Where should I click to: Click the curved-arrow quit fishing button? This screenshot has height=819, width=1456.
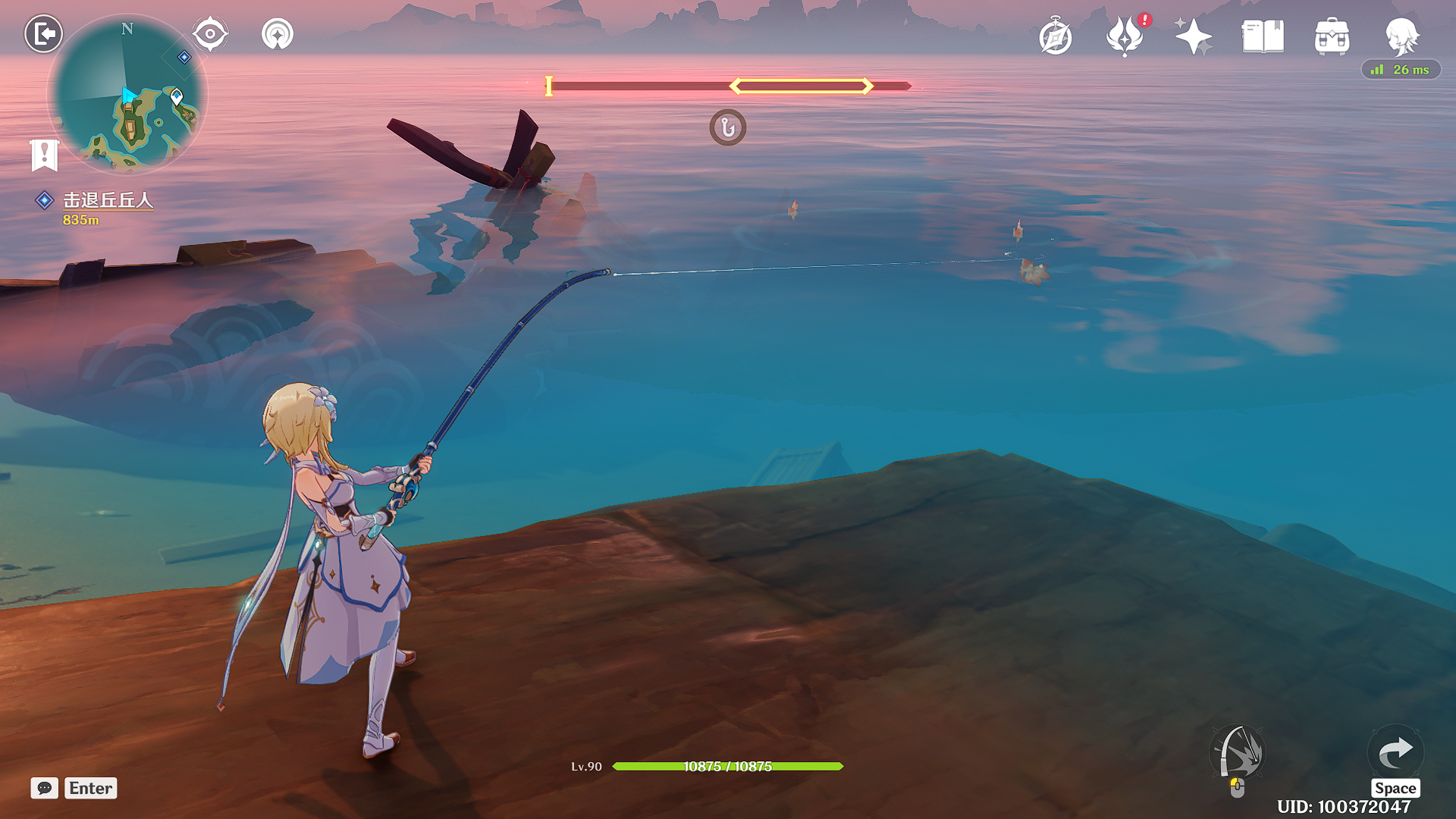[x=1395, y=753]
